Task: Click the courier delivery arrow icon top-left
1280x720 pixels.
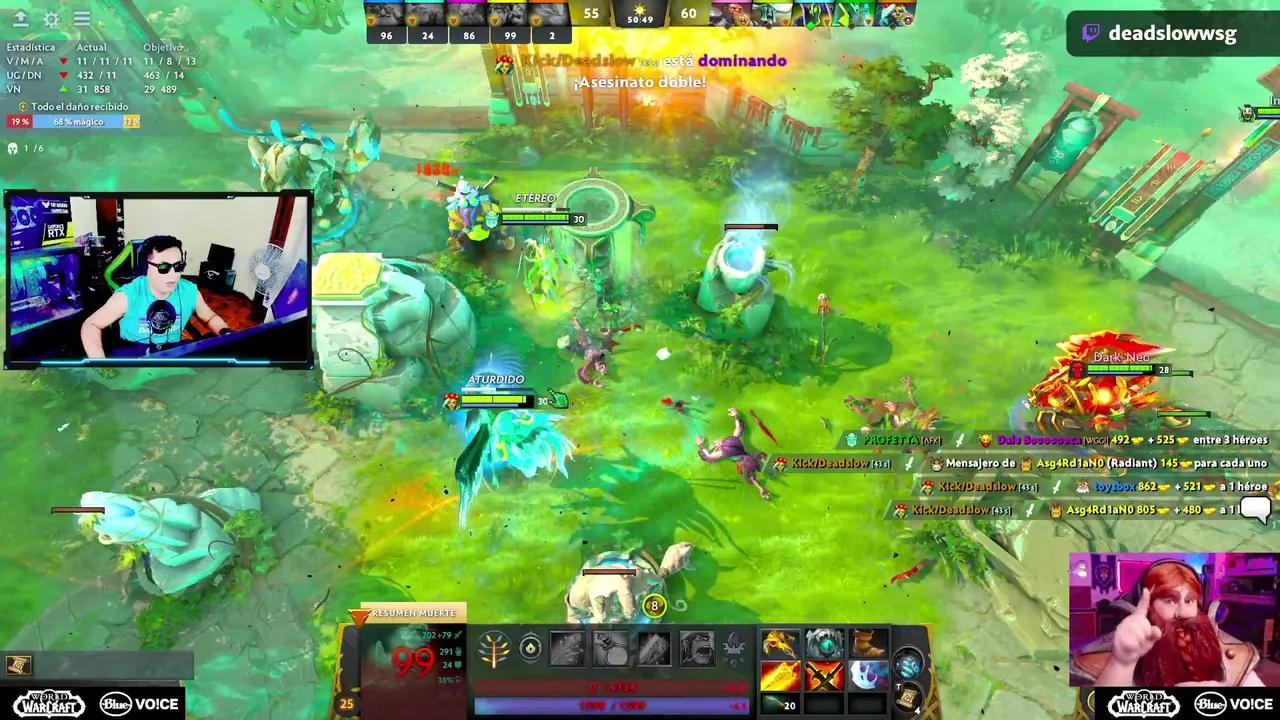Action: pyautogui.click(x=20, y=19)
